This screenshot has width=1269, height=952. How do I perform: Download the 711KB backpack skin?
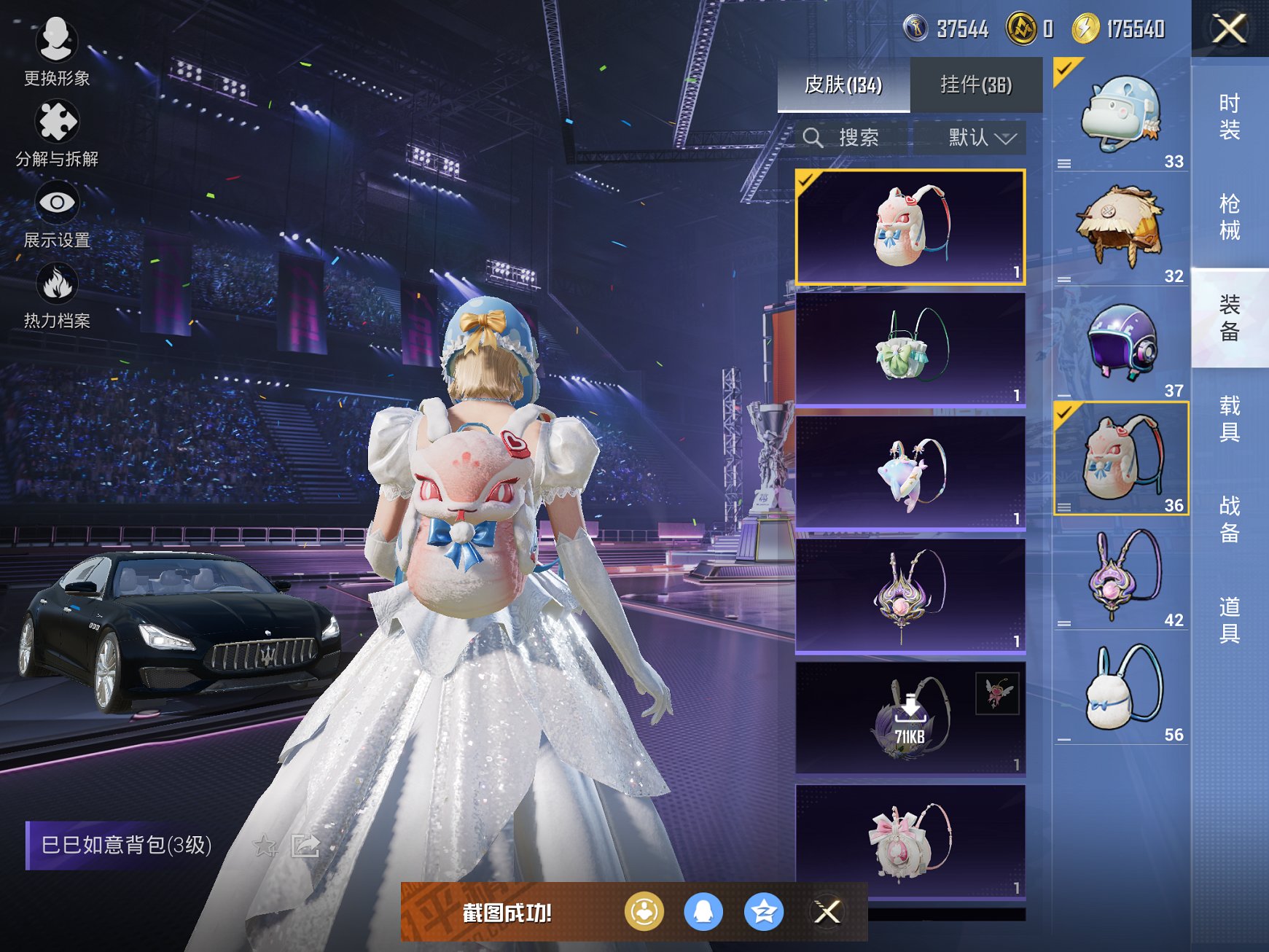tap(910, 718)
